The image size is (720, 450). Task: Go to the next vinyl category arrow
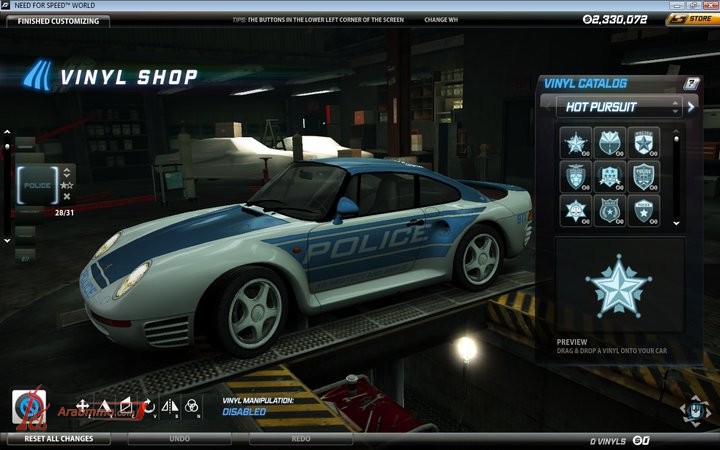click(x=691, y=106)
